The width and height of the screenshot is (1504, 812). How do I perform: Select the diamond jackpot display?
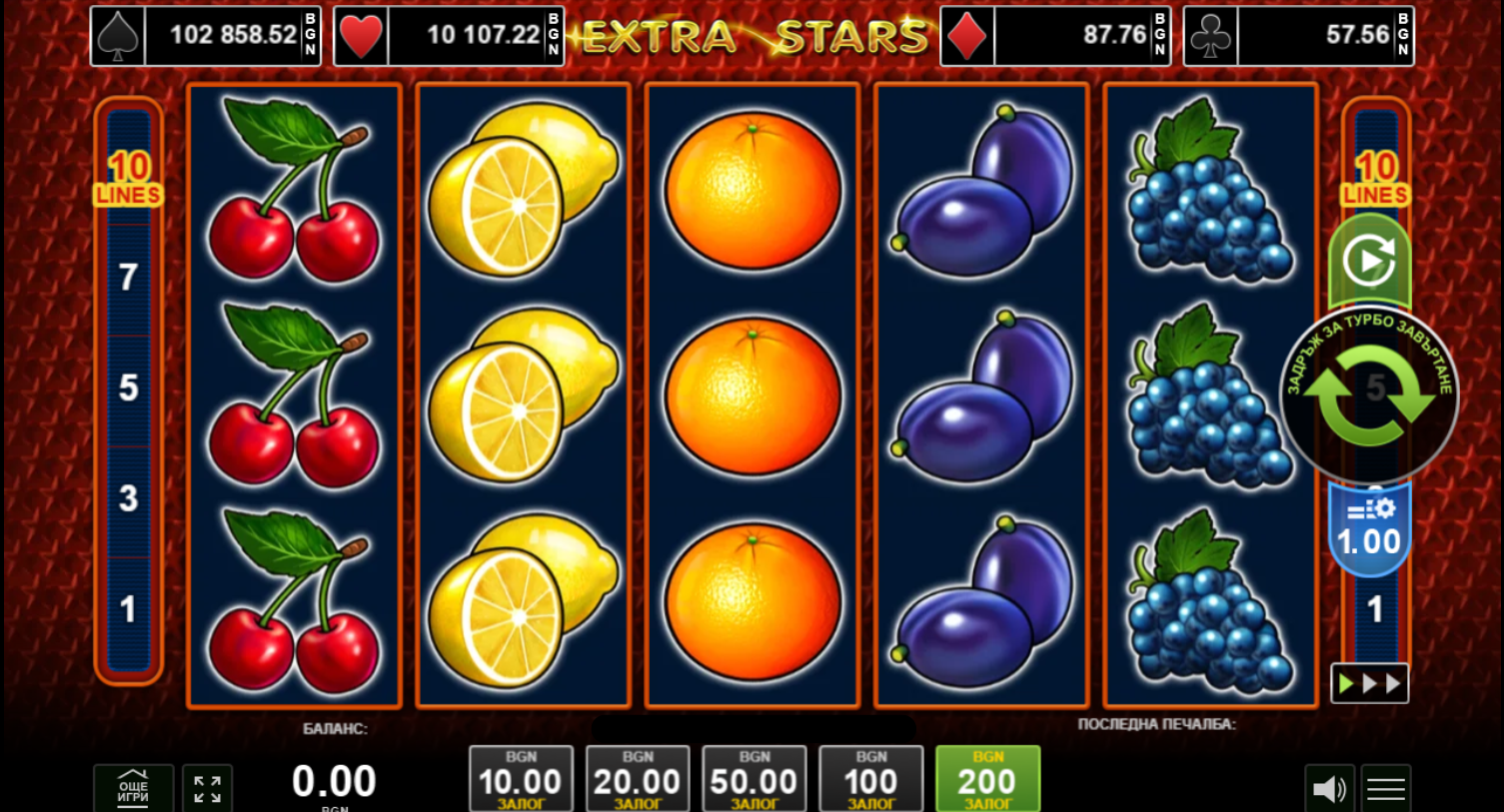click(1055, 36)
